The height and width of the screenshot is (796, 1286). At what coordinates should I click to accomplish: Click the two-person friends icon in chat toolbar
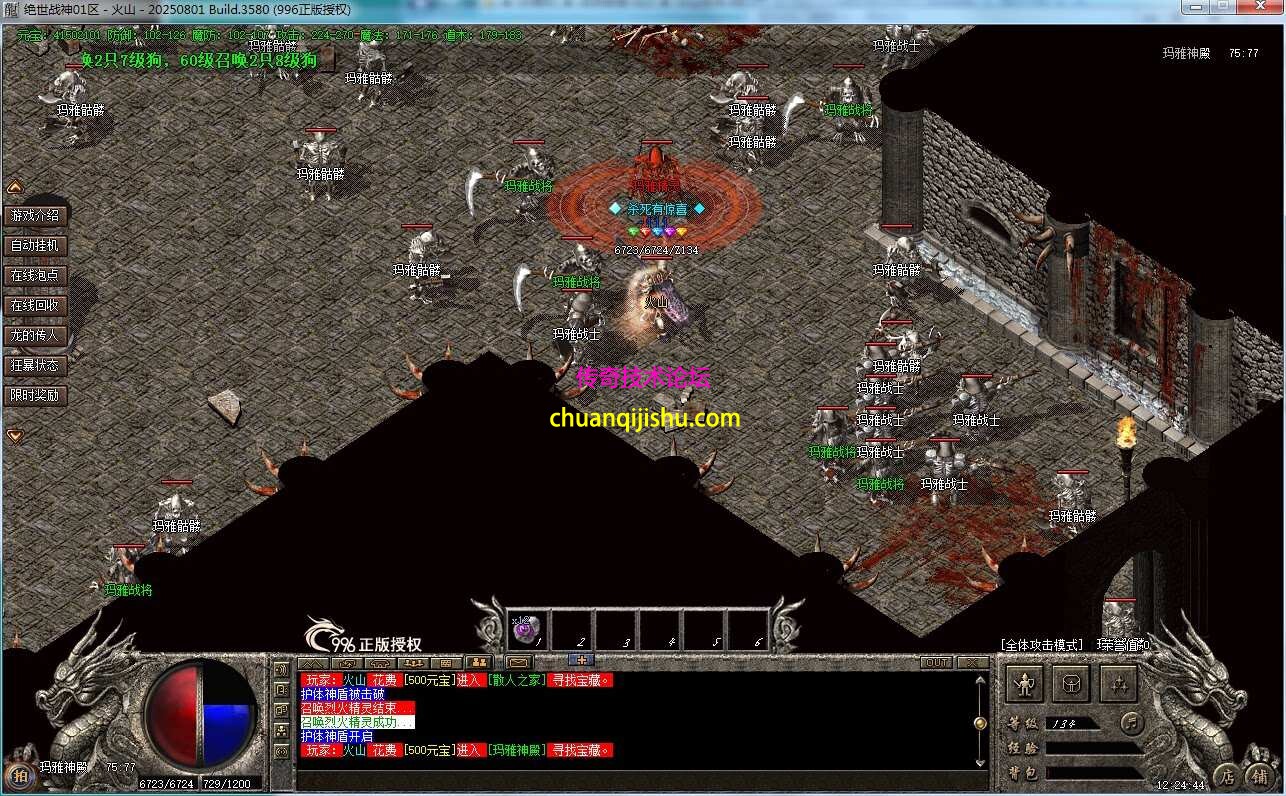pyautogui.click(x=481, y=662)
